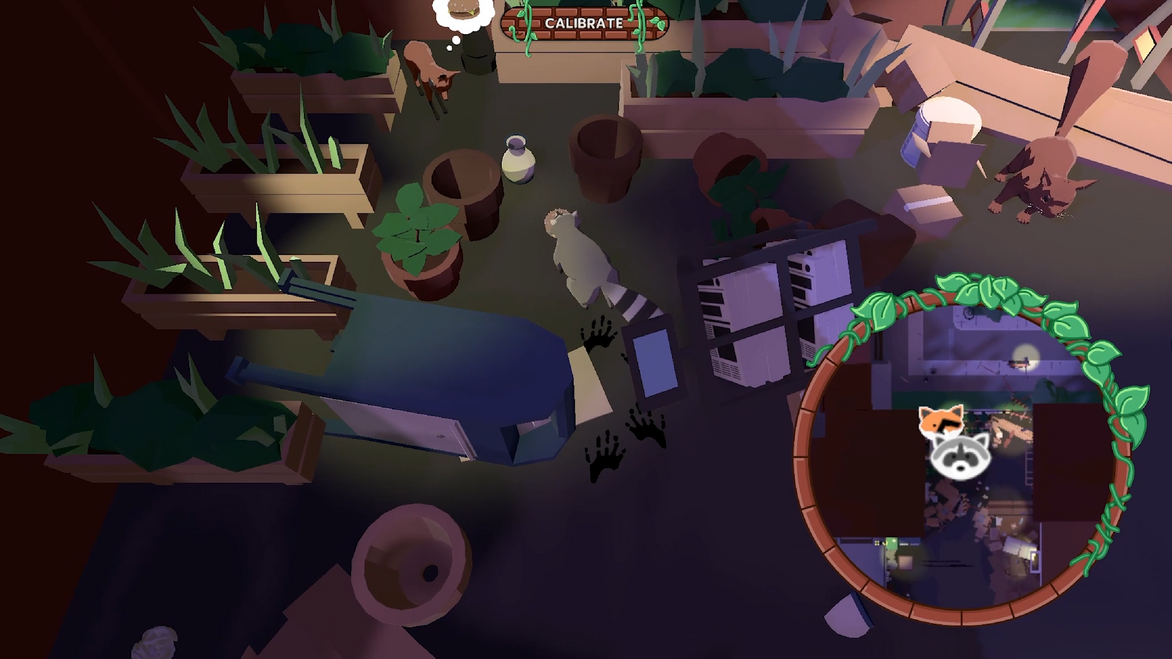Image resolution: width=1172 pixels, height=659 pixels.
Task: Select the raccoon marker on the minimap
Action: tap(960, 455)
